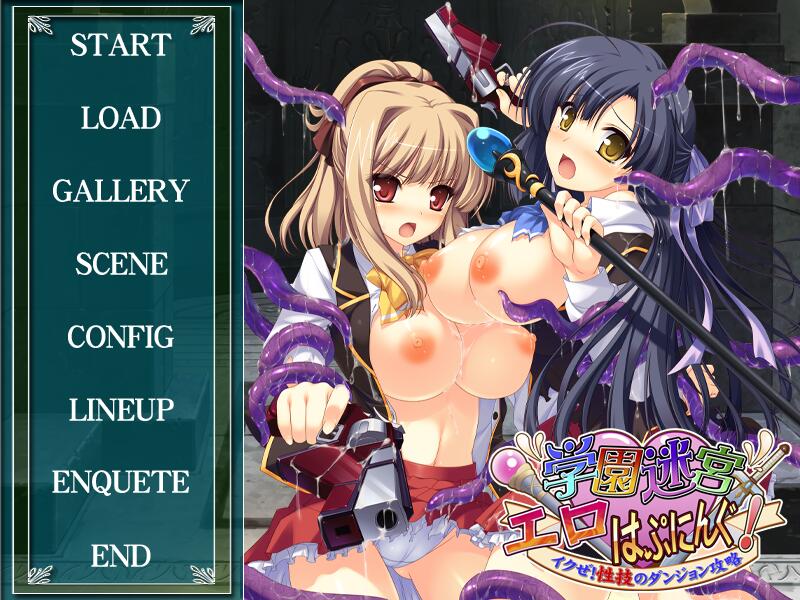Select the GALLERY option
The image size is (800, 600).
pyautogui.click(x=121, y=191)
